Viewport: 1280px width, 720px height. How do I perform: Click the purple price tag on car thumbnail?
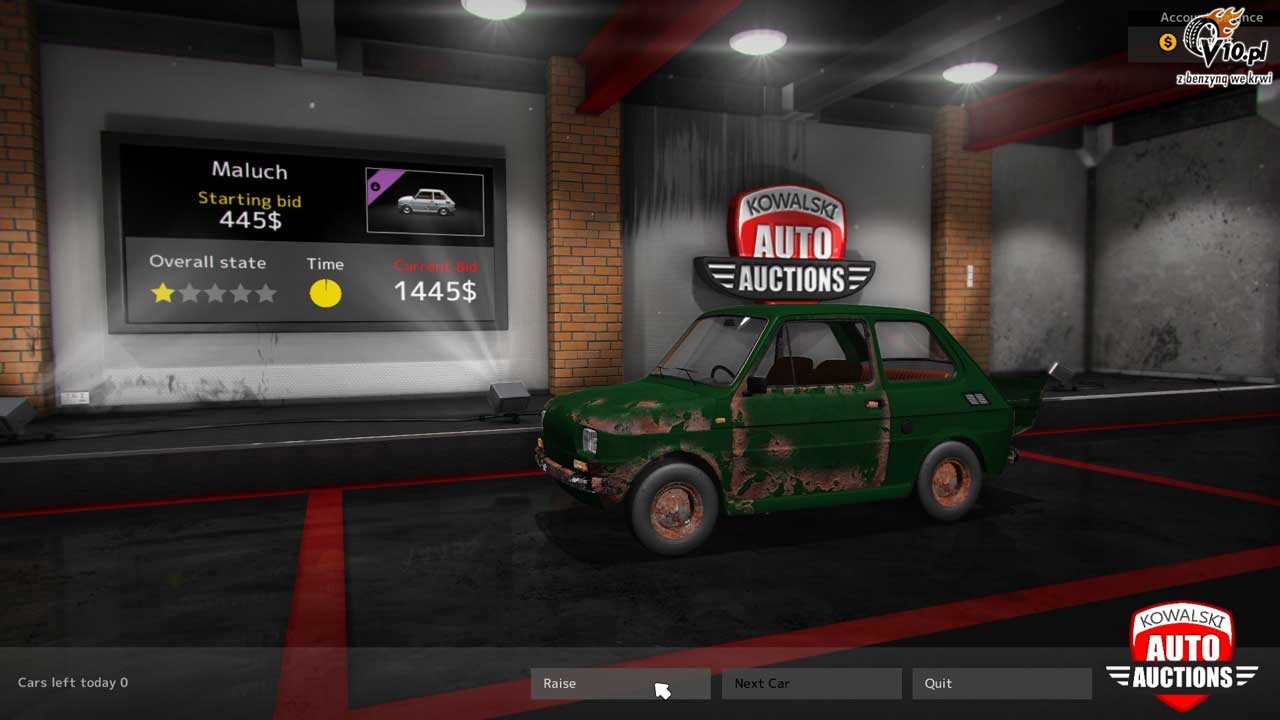tap(383, 182)
